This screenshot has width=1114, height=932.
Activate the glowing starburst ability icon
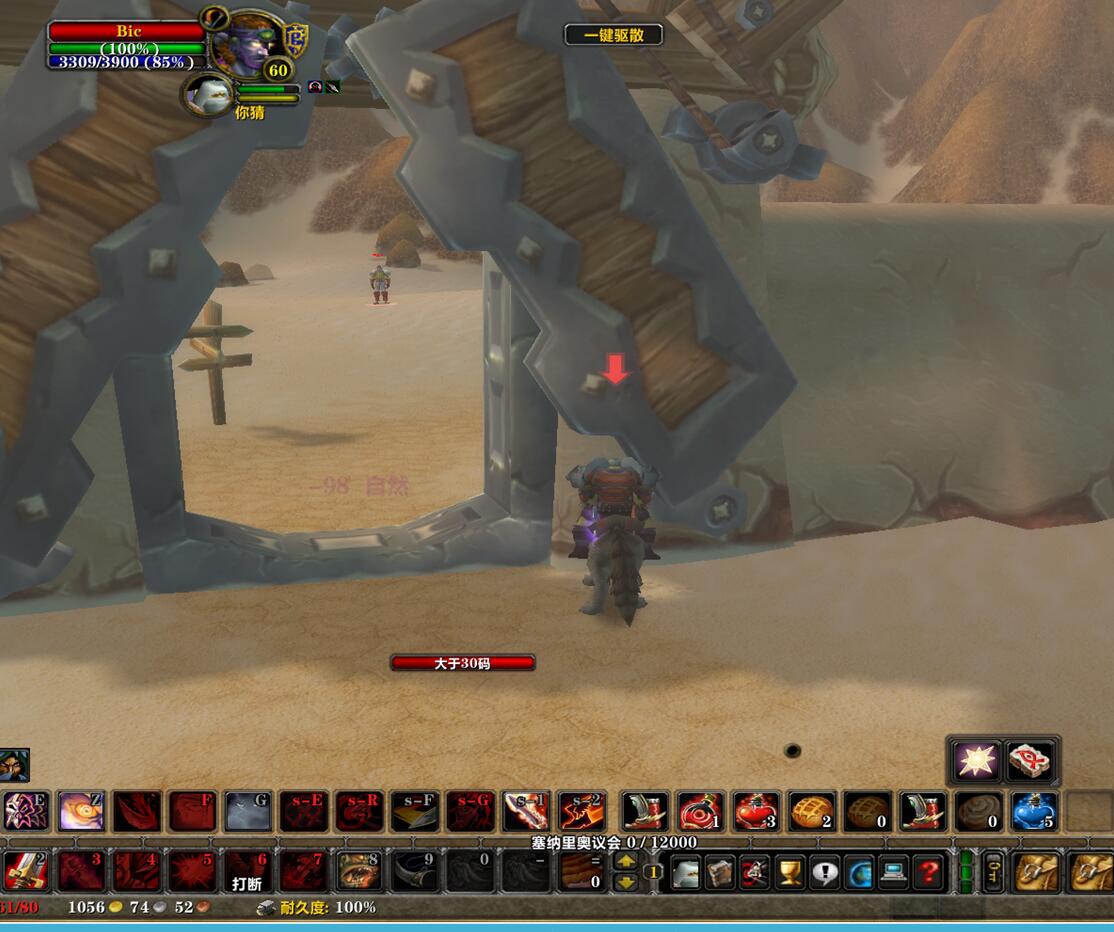pos(975,761)
